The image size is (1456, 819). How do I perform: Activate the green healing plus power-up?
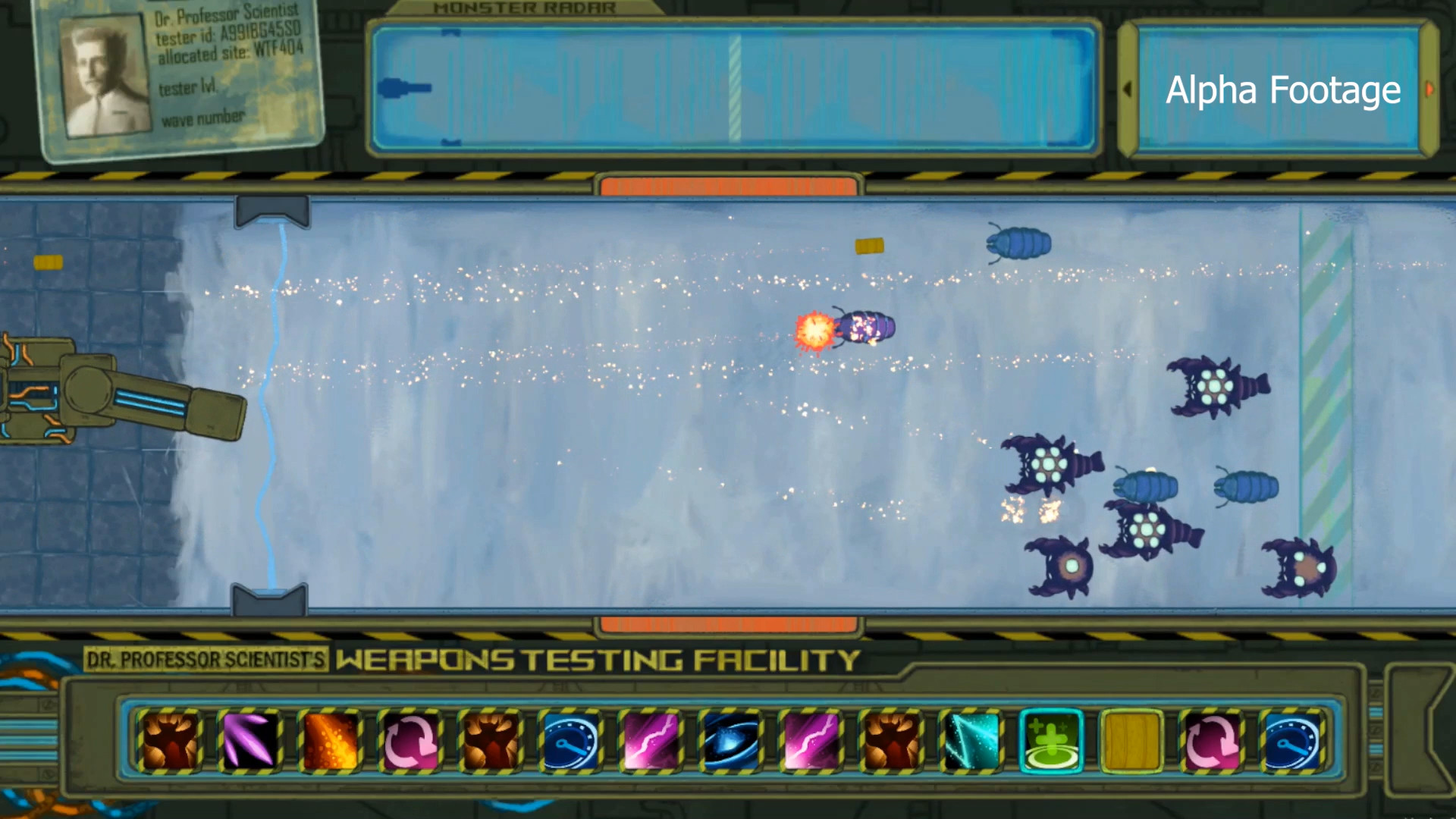[1053, 739]
